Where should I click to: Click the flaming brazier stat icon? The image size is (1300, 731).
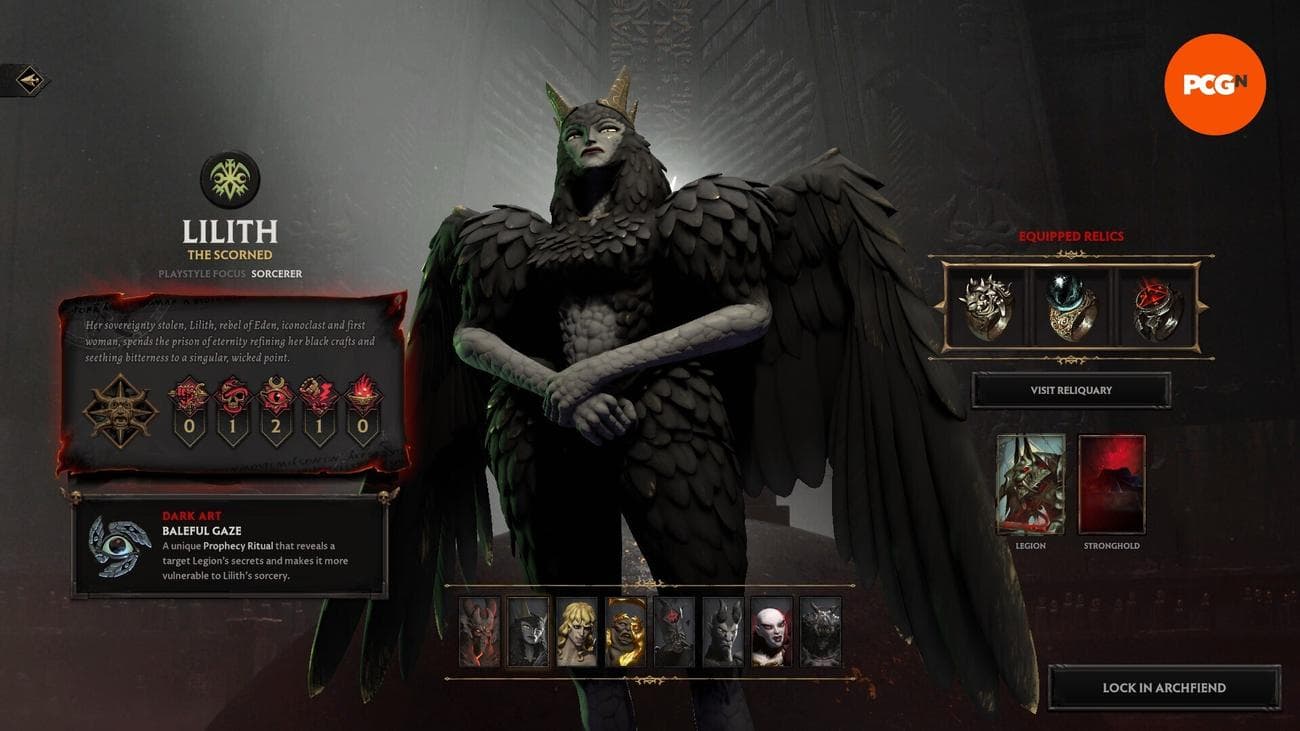[x=363, y=395]
